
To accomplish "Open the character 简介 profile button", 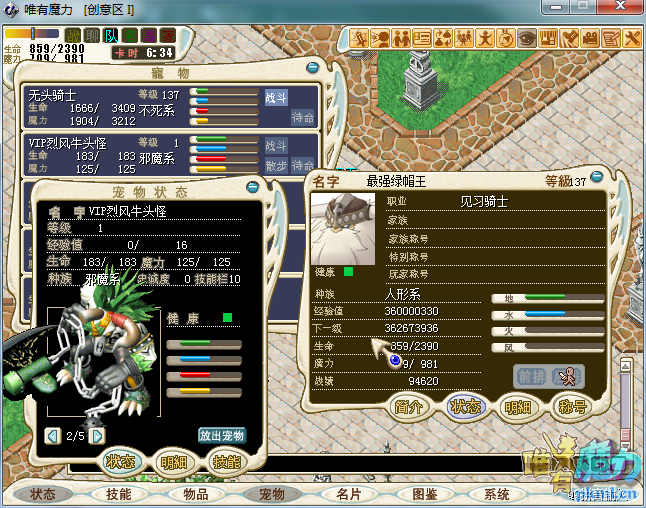I will (x=408, y=407).
